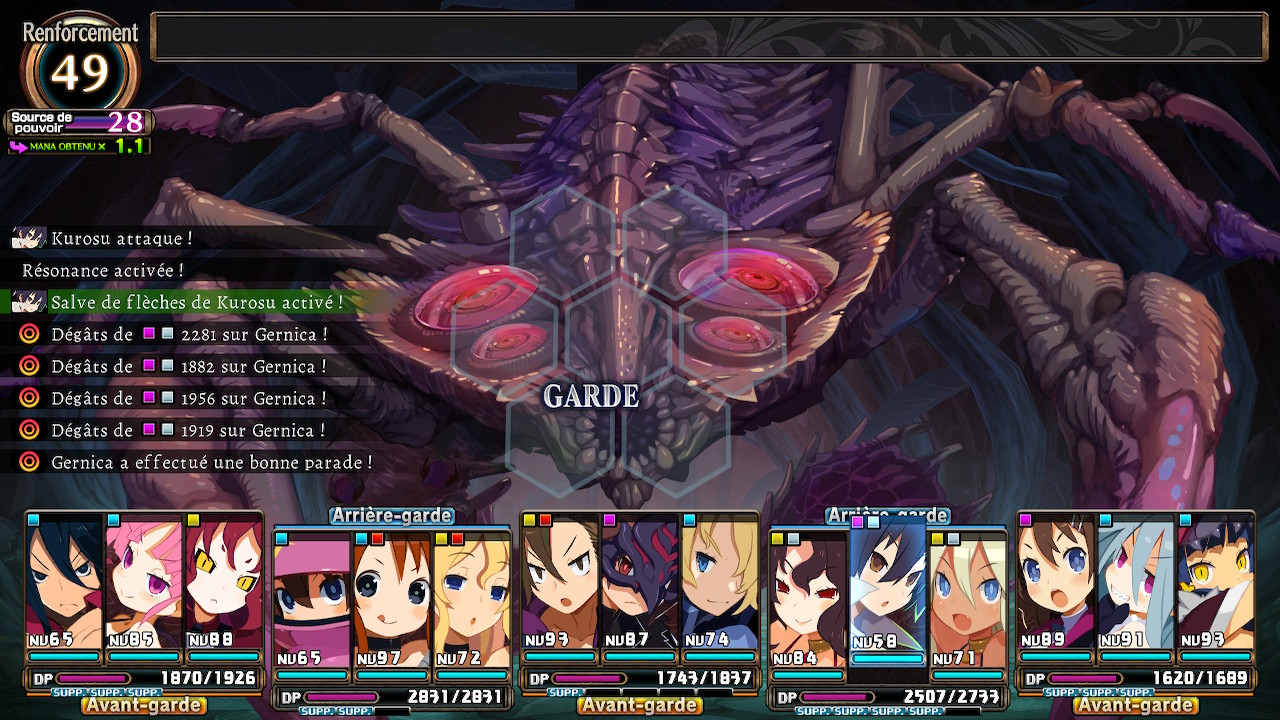Image resolution: width=1280 pixels, height=720 pixels.
Task: Expand the empty message bar at the top
Action: click(x=710, y=33)
